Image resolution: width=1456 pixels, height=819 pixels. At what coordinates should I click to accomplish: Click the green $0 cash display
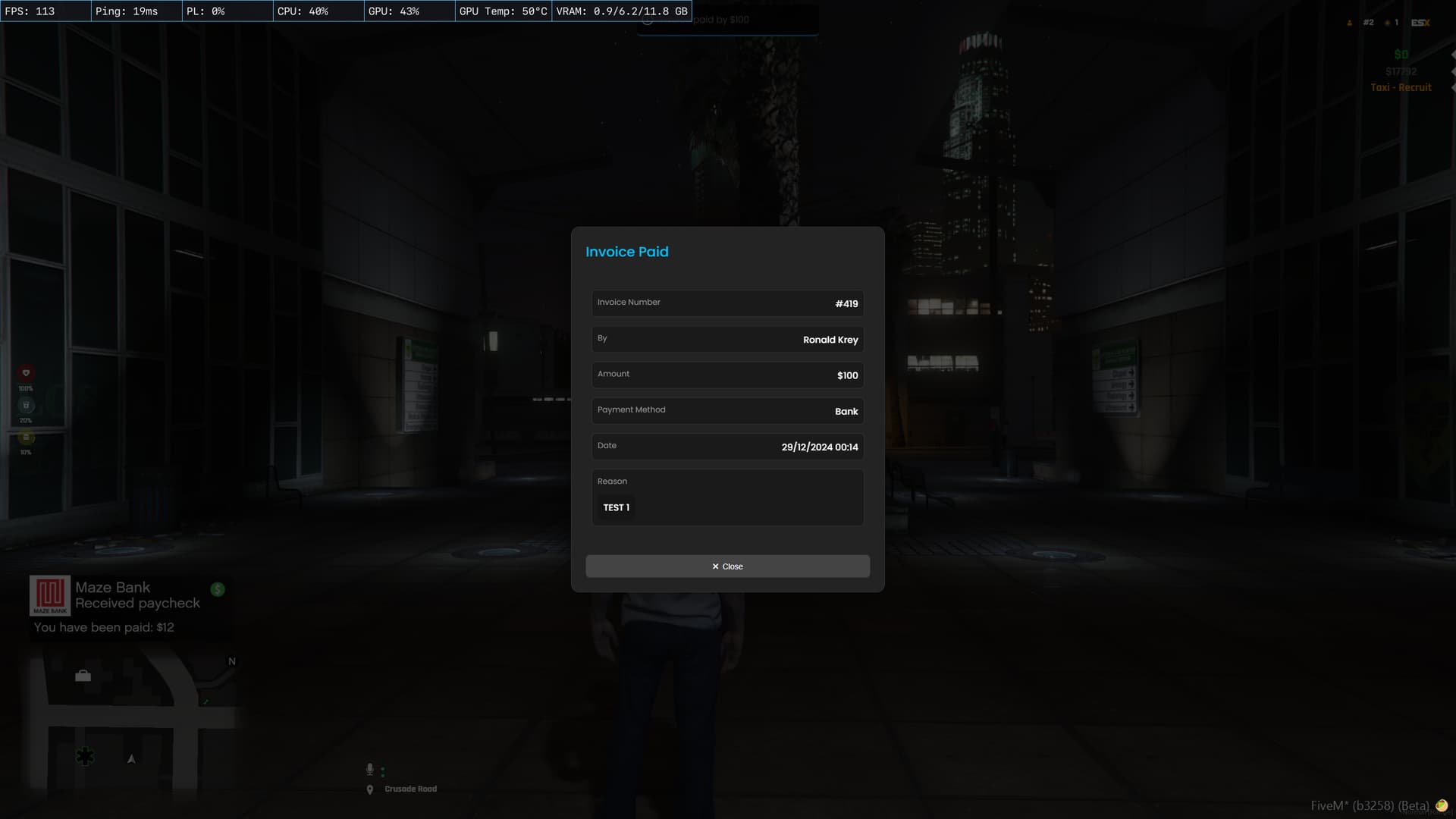point(1401,53)
